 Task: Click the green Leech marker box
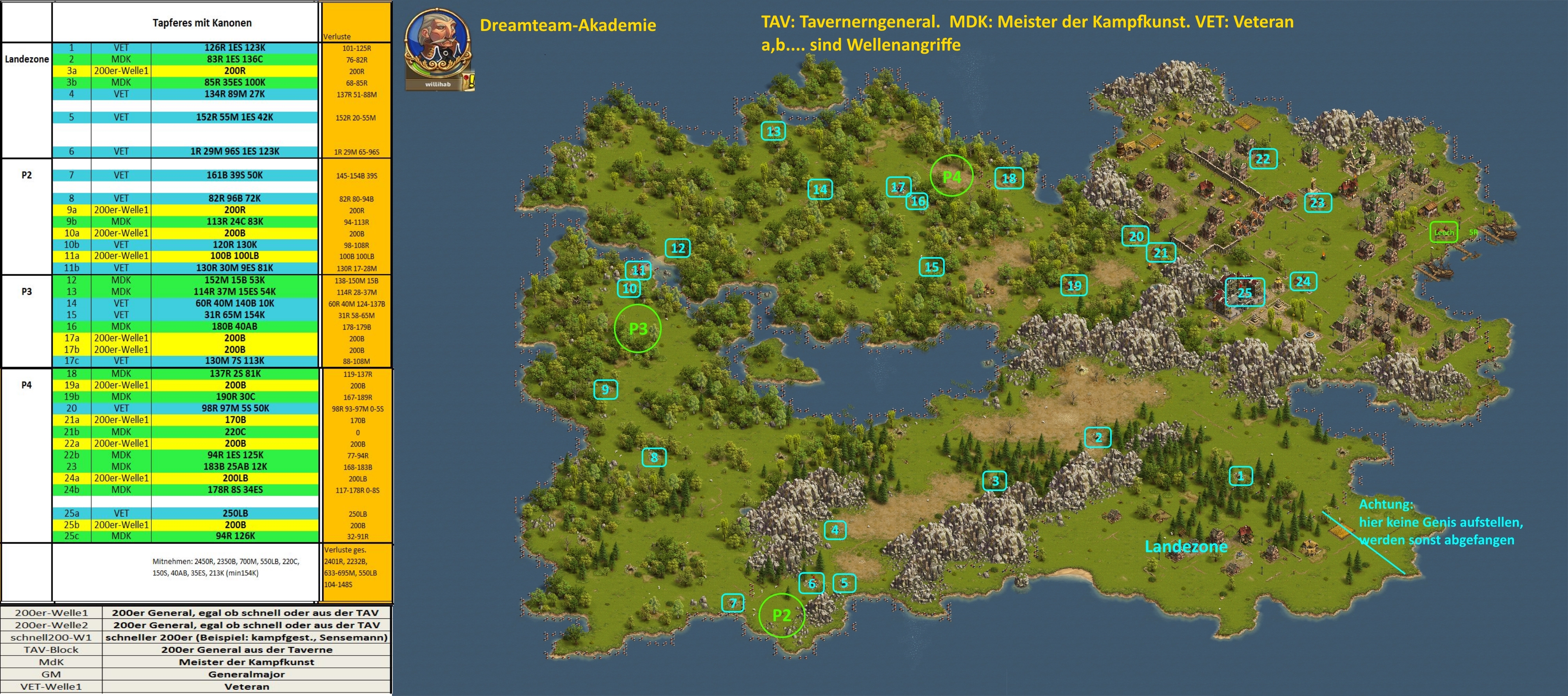pyautogui.click(x=1443, y=232)
